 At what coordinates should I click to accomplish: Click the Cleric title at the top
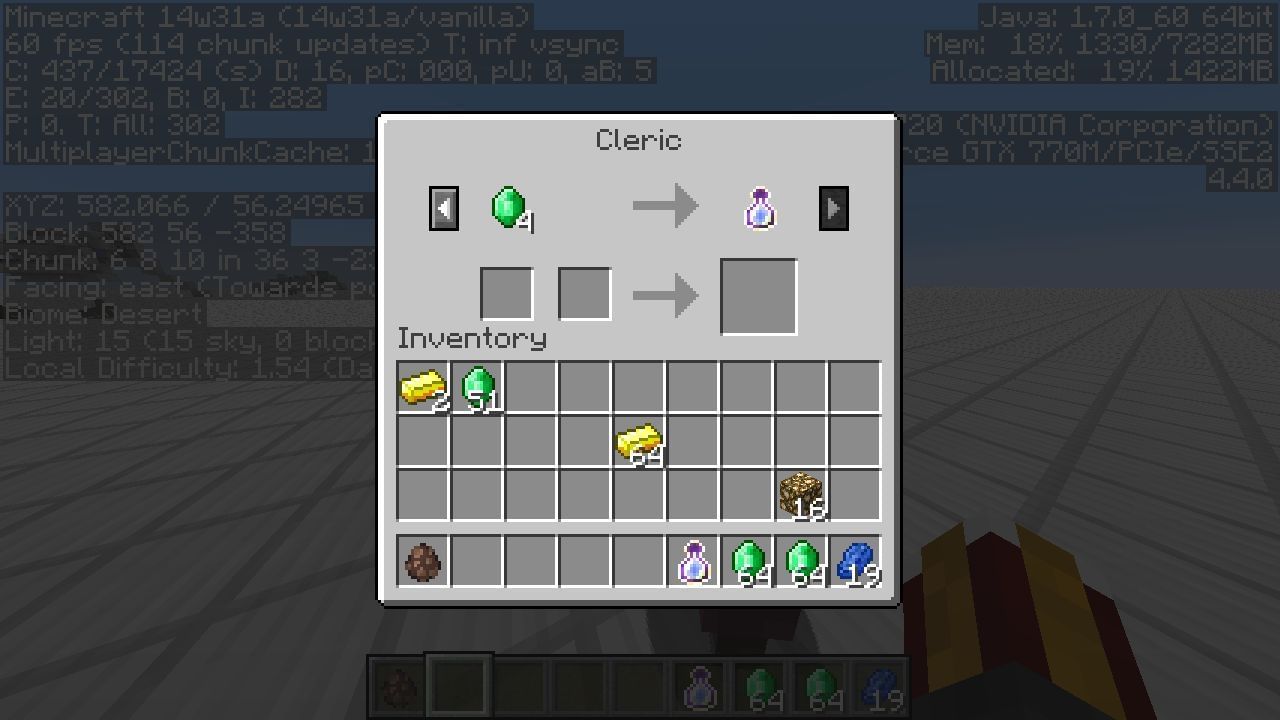pyautogui.click(x=637, y=140)
